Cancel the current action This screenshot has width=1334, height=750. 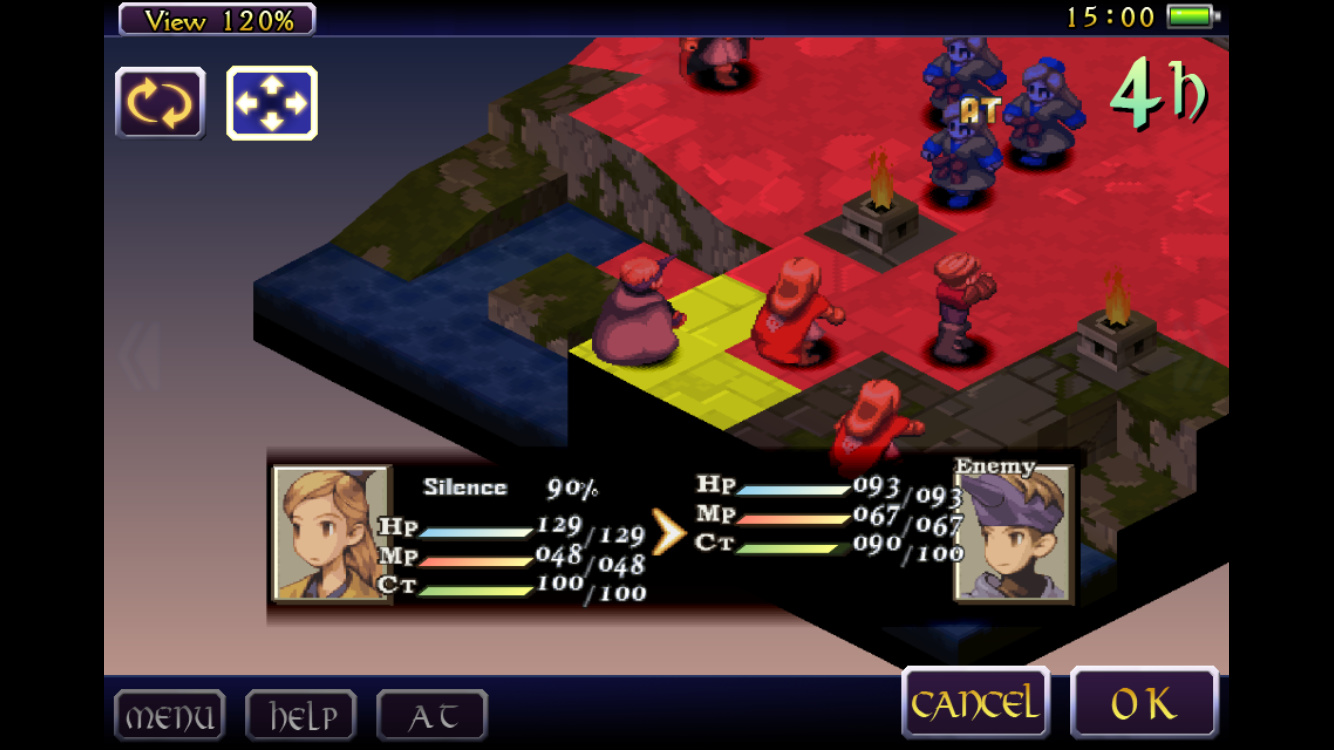click(x=975, y=704)
